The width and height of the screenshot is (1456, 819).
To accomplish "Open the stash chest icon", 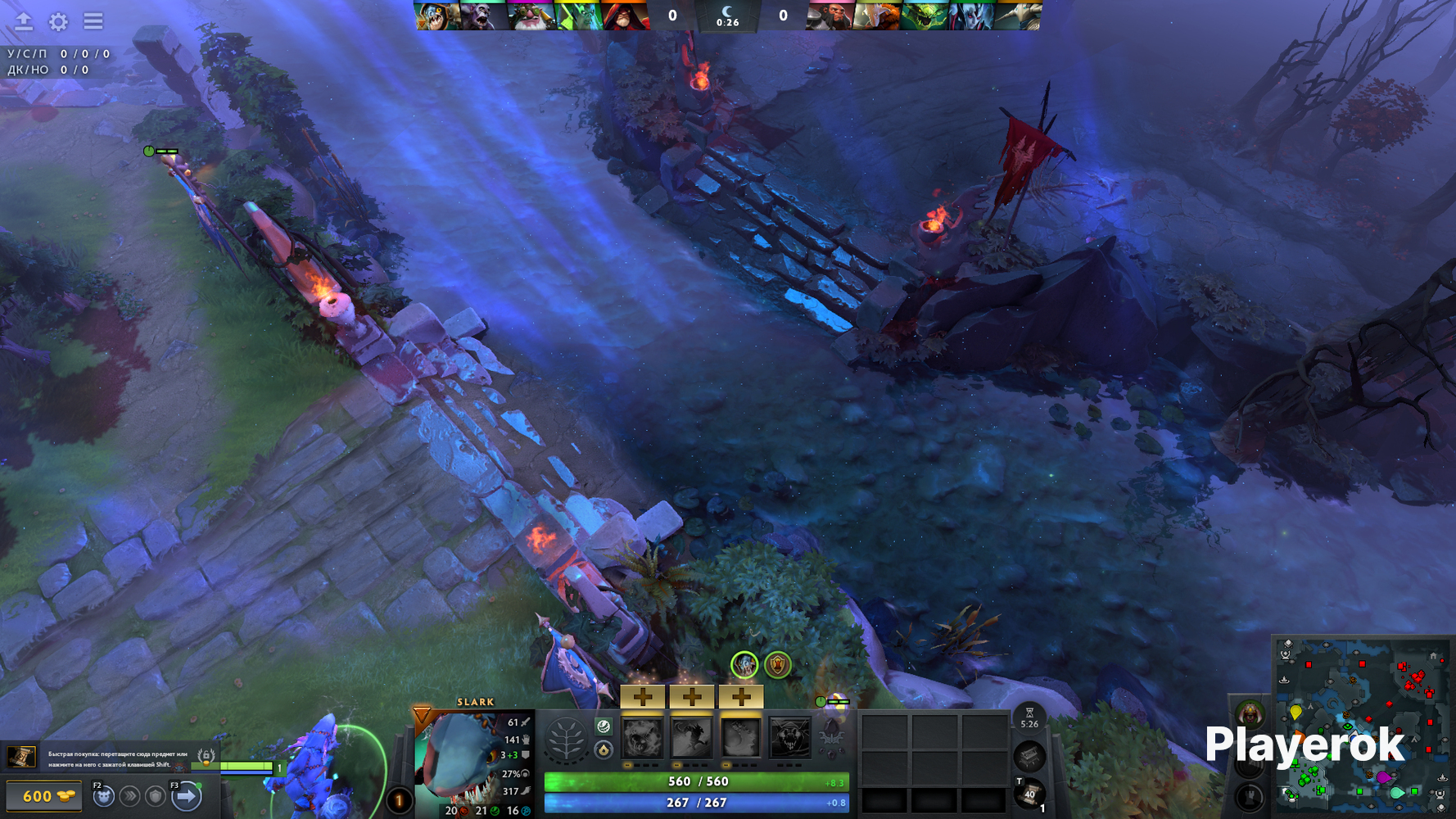I will [1029, 755].
